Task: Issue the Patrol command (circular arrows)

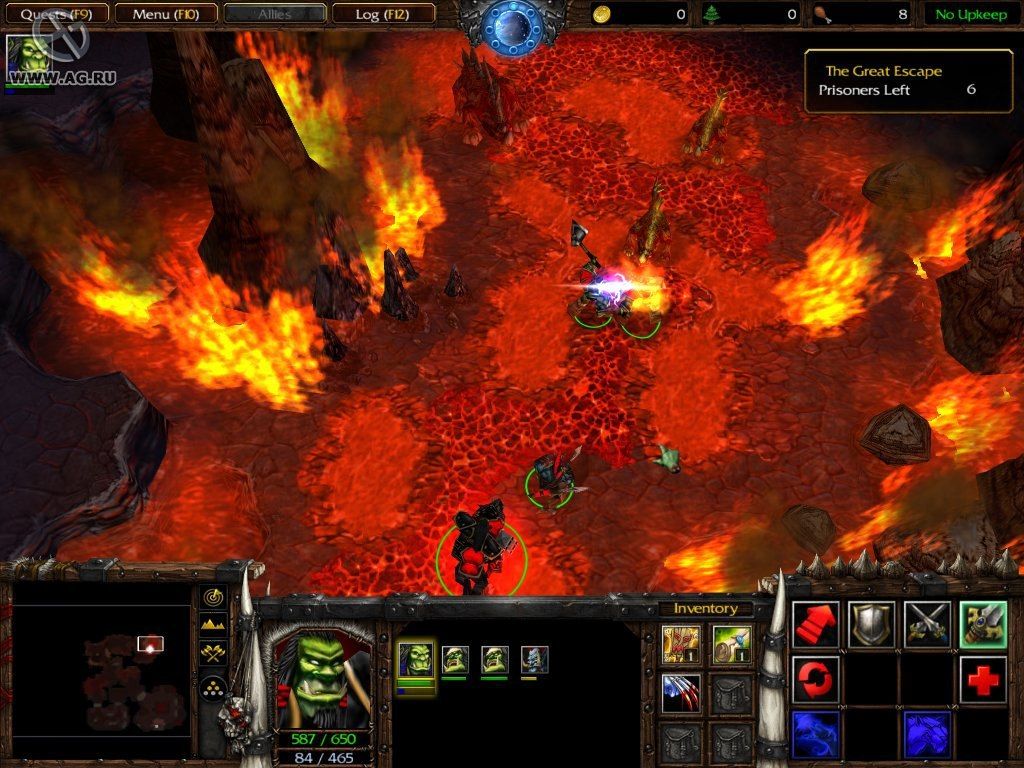Action: click(x=816, y=680)
